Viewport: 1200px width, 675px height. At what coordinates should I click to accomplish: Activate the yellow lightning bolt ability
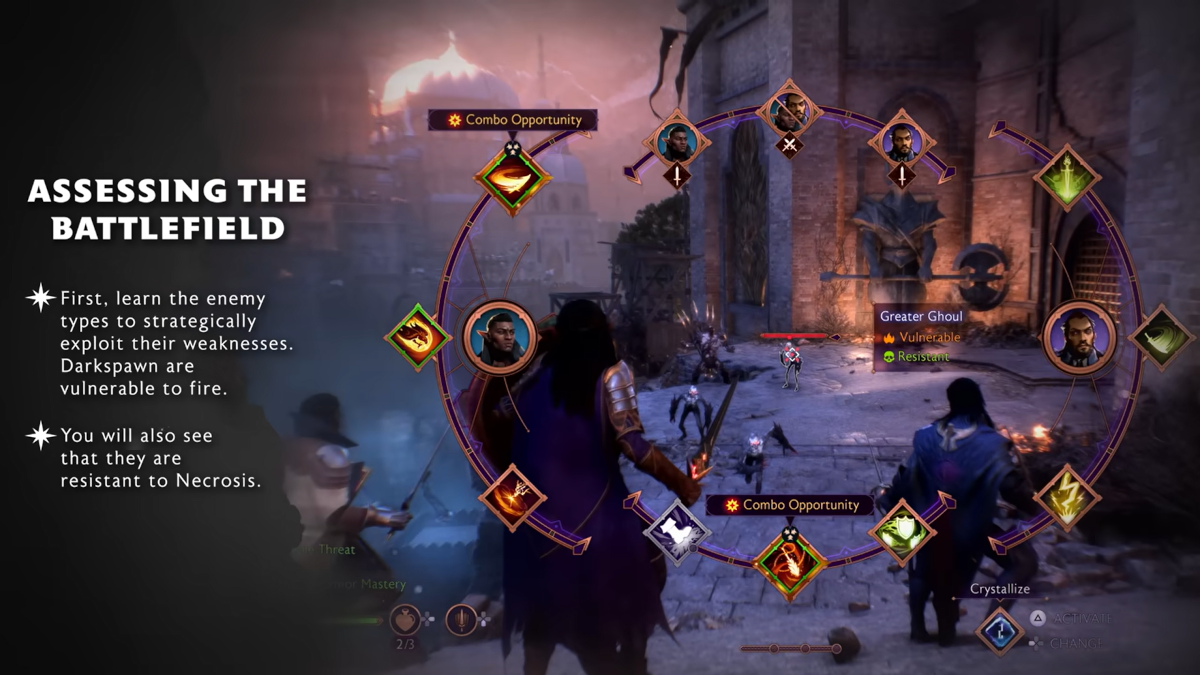click(1066, 497)
